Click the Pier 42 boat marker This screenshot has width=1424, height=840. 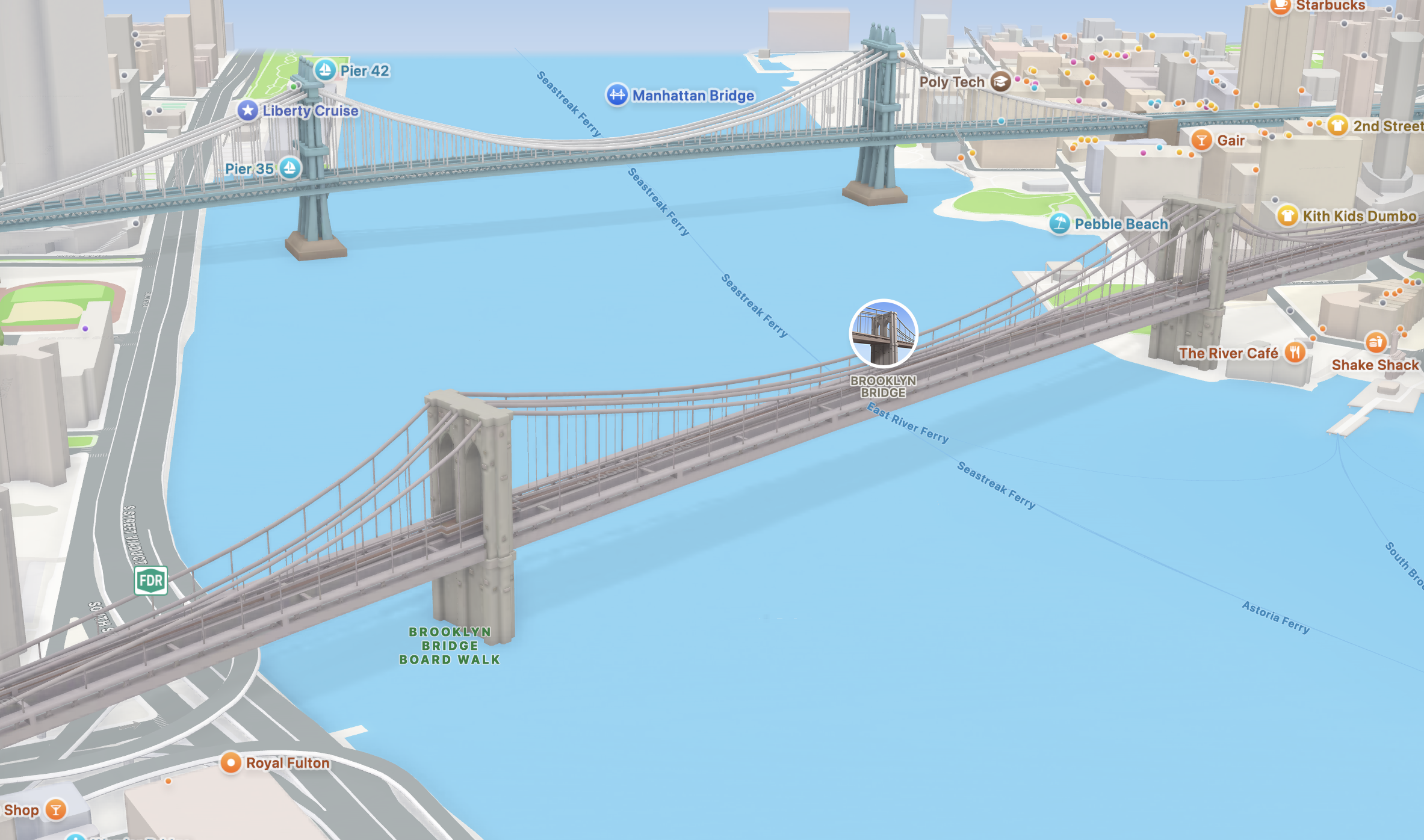tap(325, 70)
